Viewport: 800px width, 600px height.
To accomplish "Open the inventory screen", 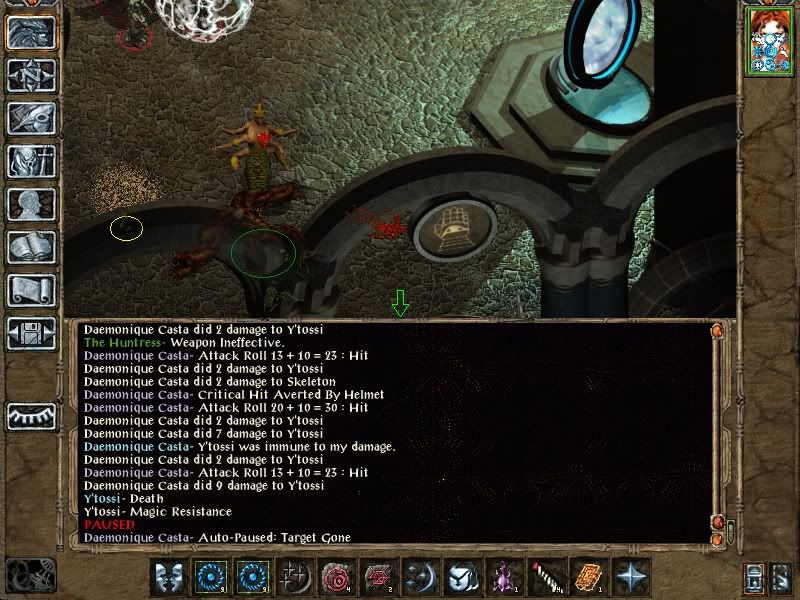I will click(31, 162).
